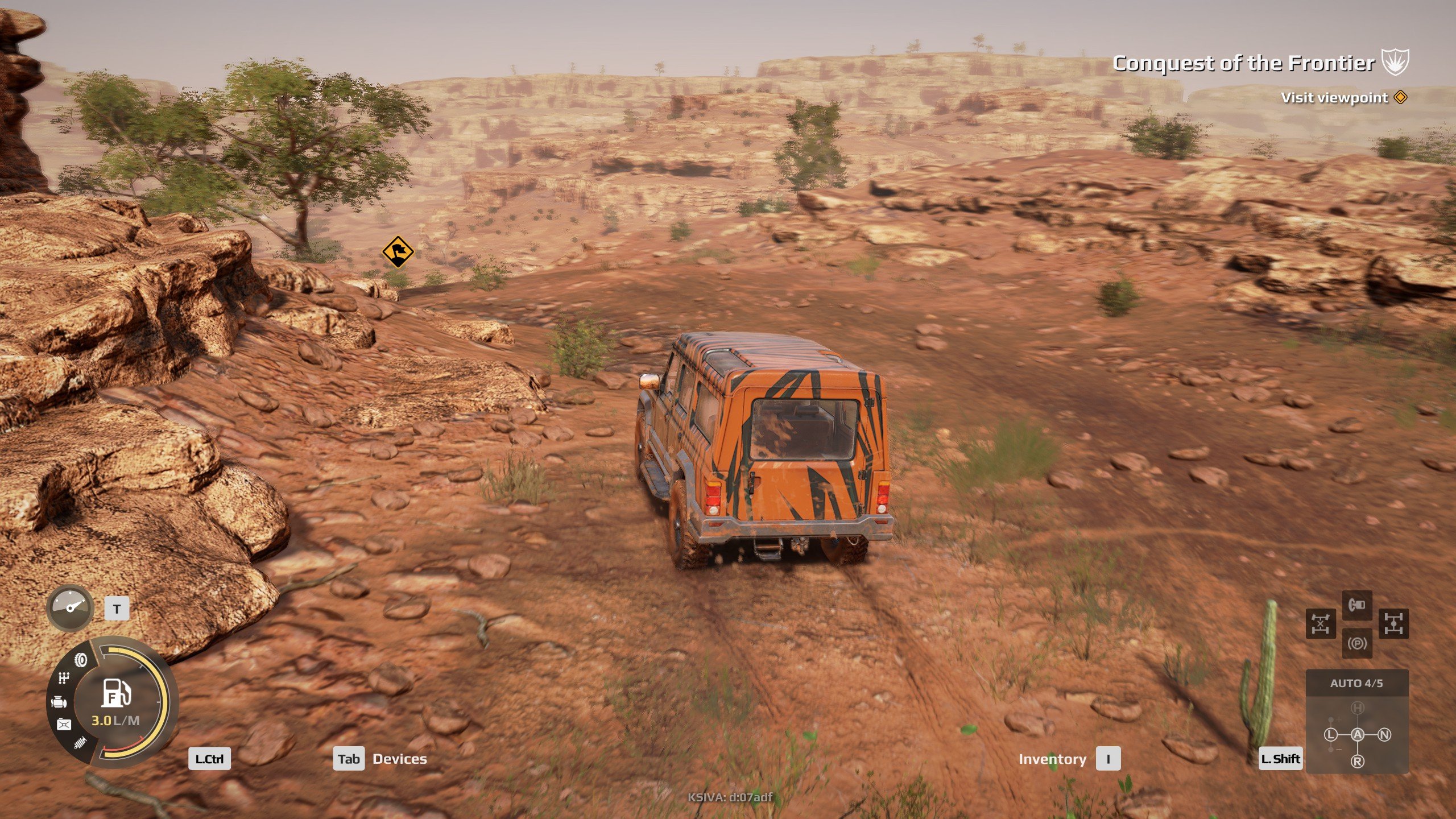Open the Devices menu label
The image size is (1456, 819).
click(399, 759)
